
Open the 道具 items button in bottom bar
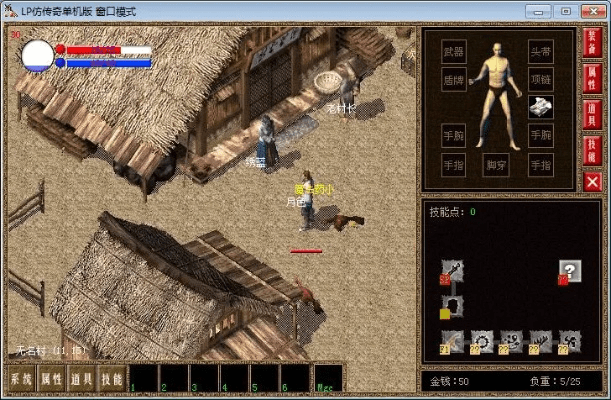[x=82, y=379]
